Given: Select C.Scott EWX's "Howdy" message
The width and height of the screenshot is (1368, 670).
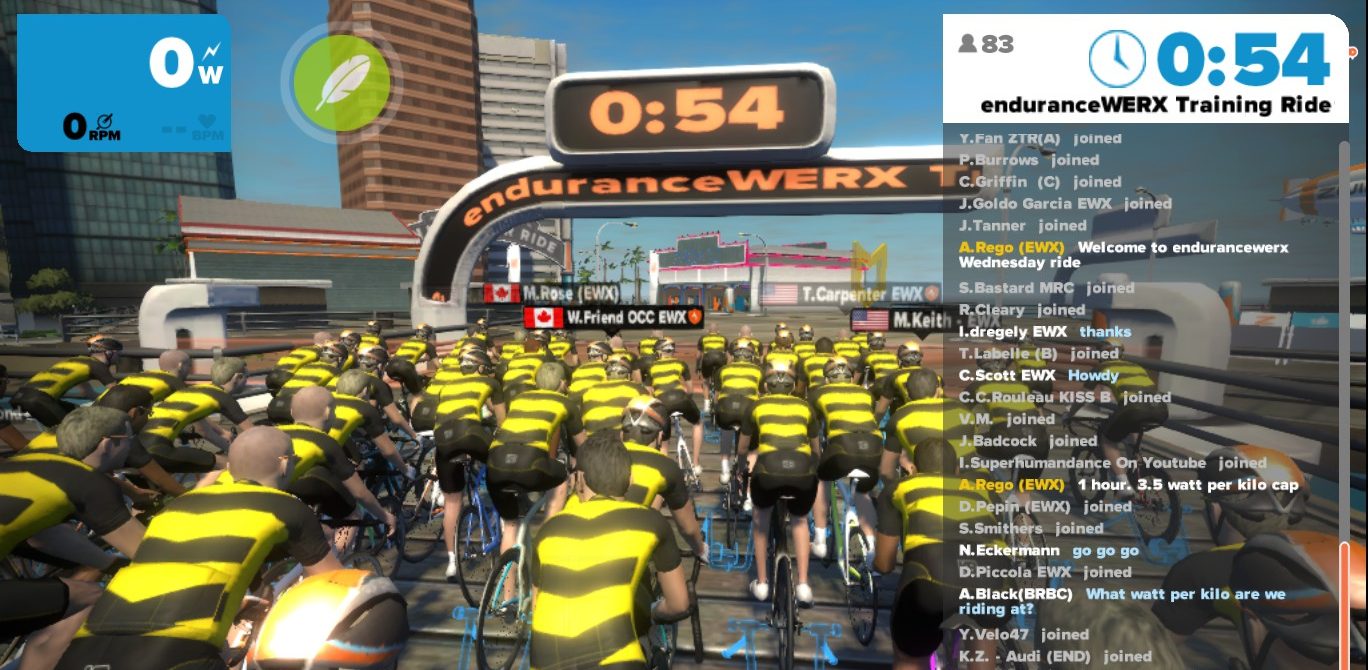Looking at the screenshot, I should pos(1038,376).
